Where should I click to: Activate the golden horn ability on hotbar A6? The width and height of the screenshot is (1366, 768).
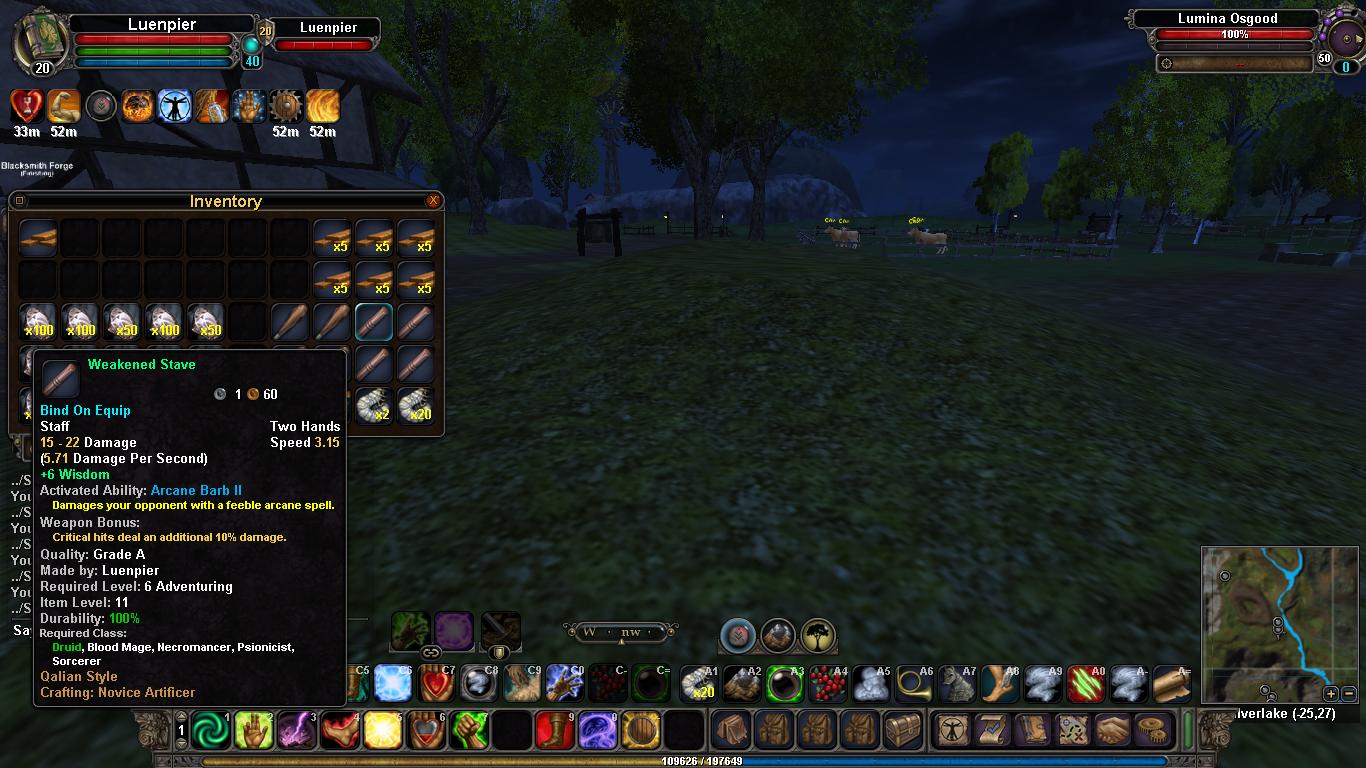913,684
